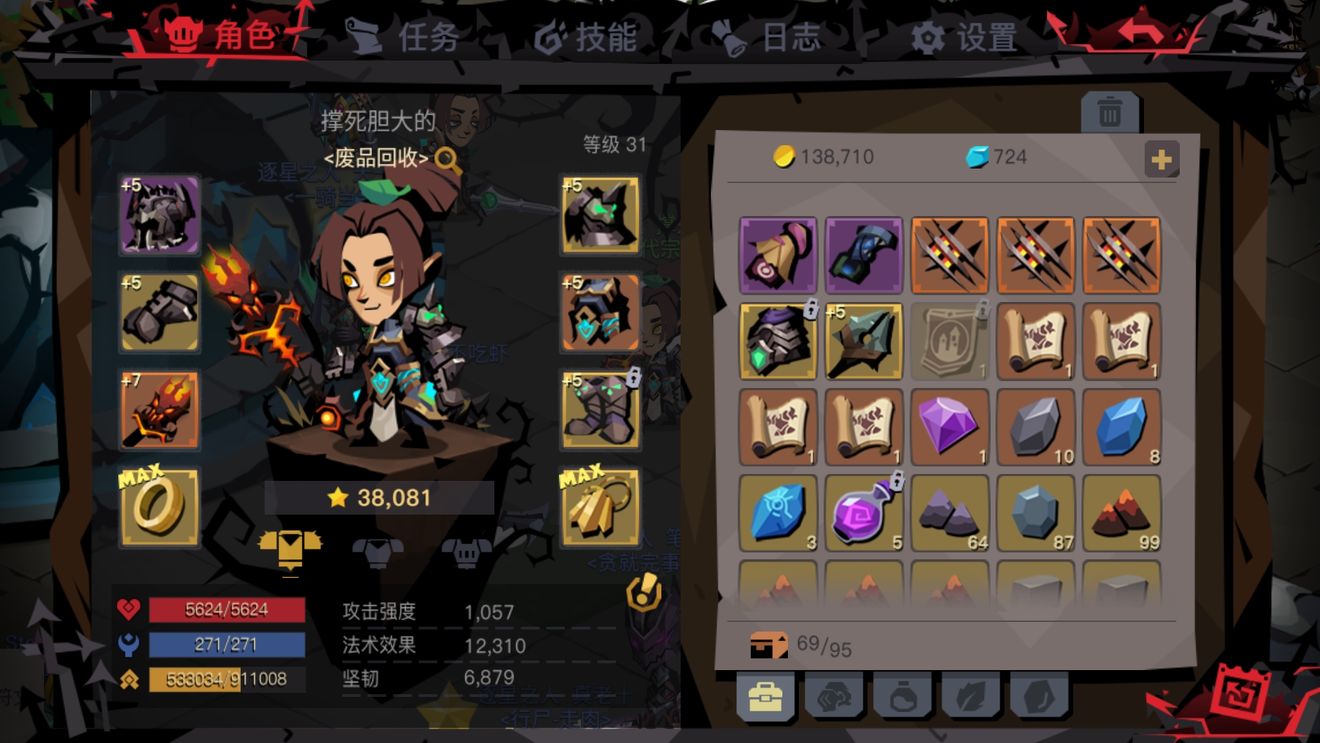Open the gold purchase plus button

pos(1162,158)
